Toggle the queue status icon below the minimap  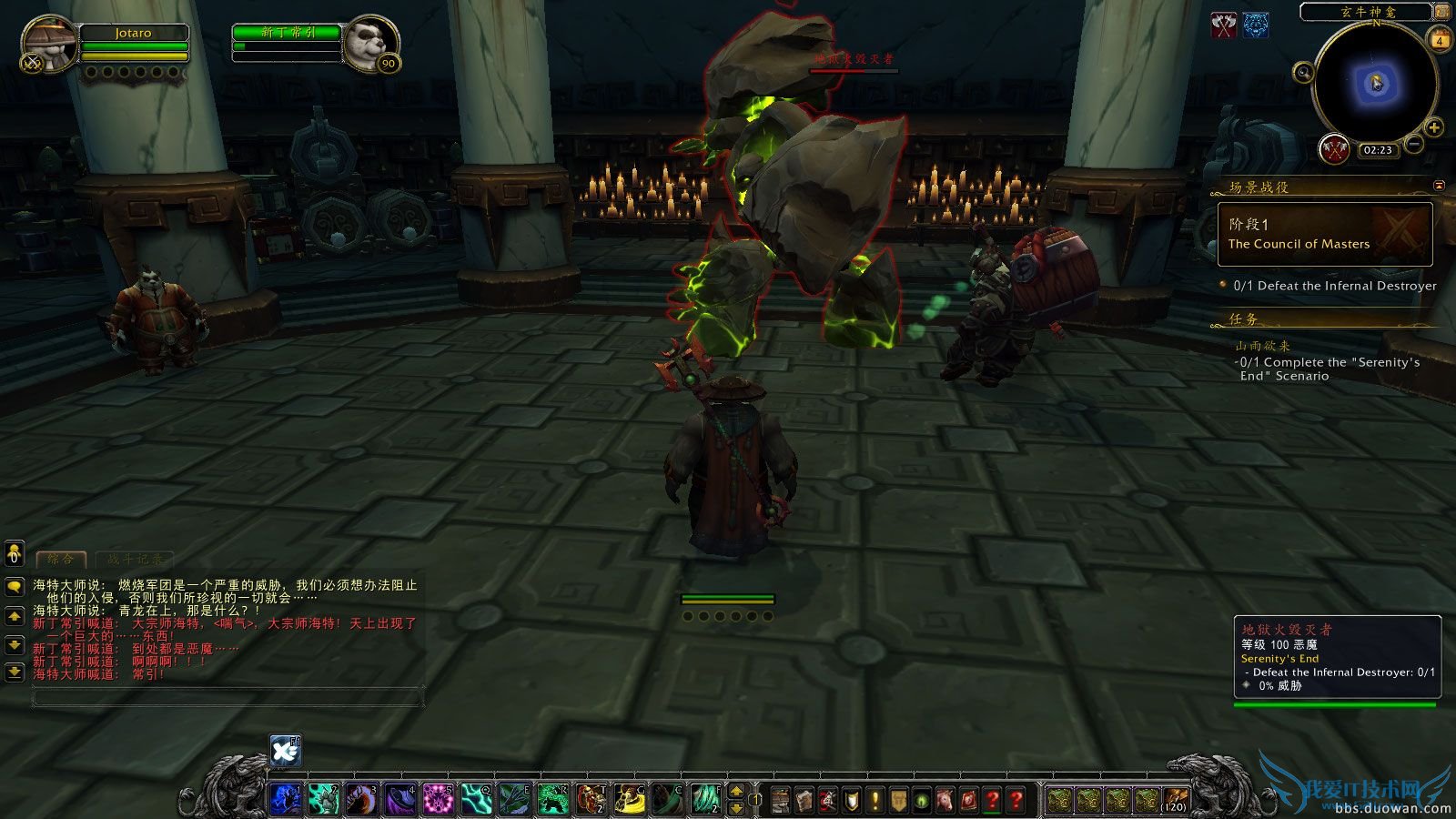[x=1334, y=149]
